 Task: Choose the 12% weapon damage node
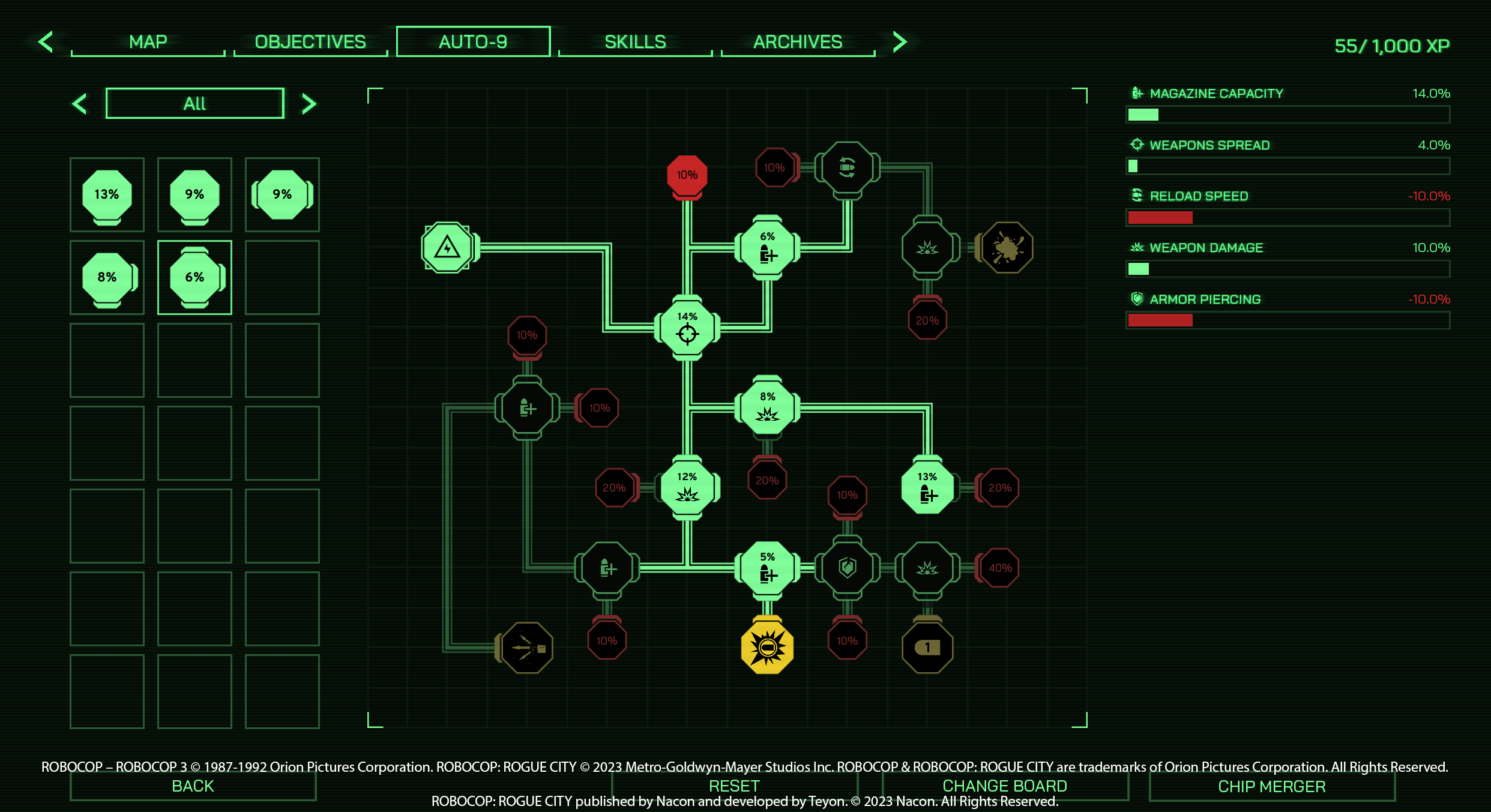pyautogui.click(x=687, y=487)
